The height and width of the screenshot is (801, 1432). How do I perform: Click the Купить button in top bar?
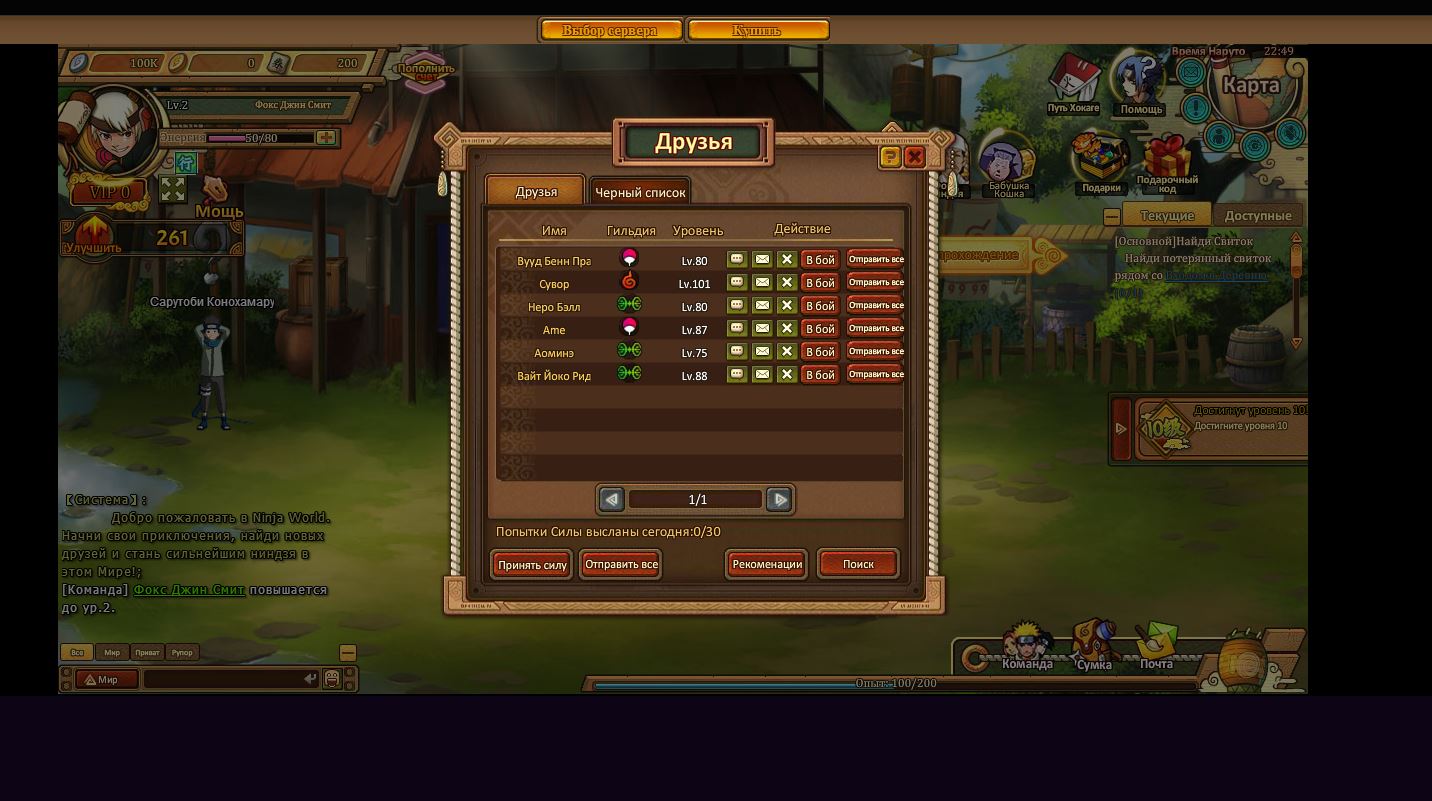click(x=757, y=30)
